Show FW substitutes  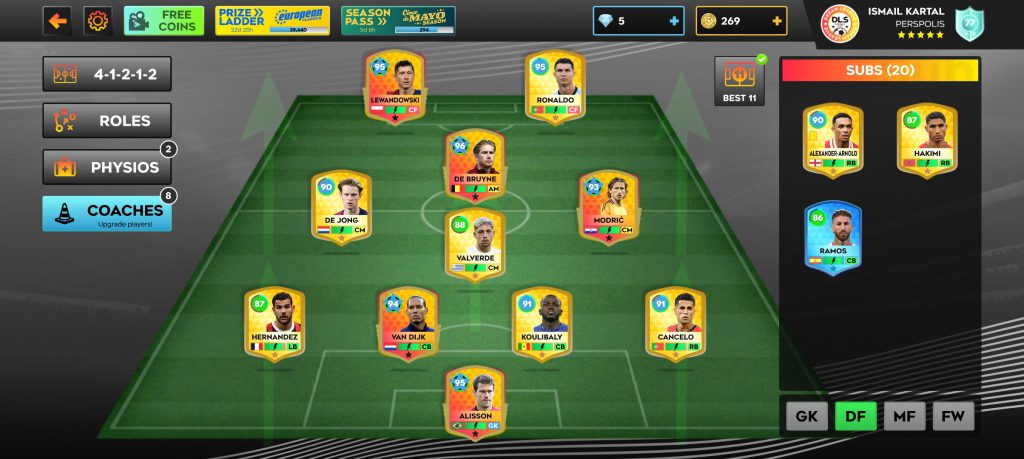click(x=953, y=415)
